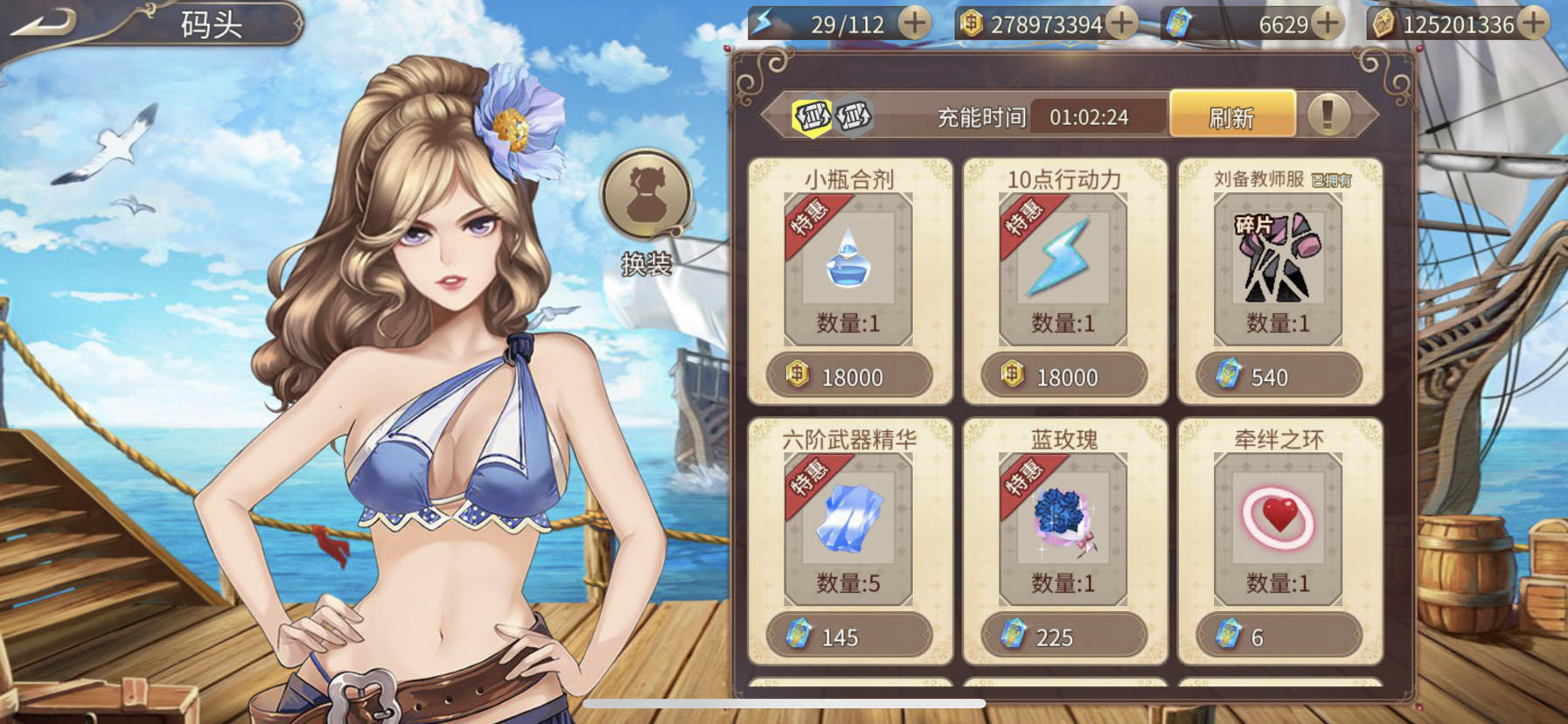Buy 蓝玫瑰 for 225 gems
The height and width of the screenshot is (724, 1568).
click(x=1063, y=636)
